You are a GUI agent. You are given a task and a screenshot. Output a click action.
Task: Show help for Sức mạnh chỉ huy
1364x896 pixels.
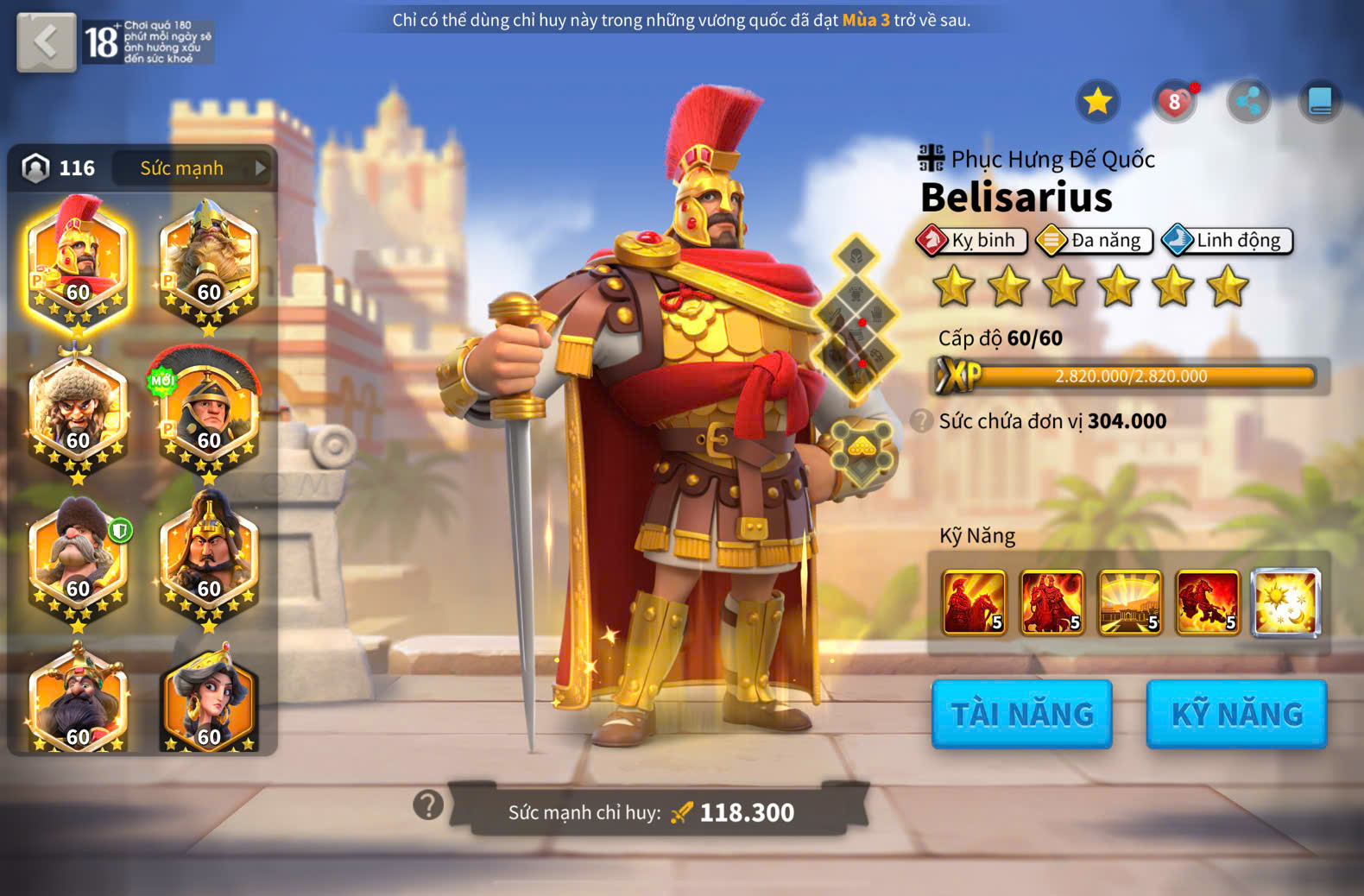click(x=428, y=805)
